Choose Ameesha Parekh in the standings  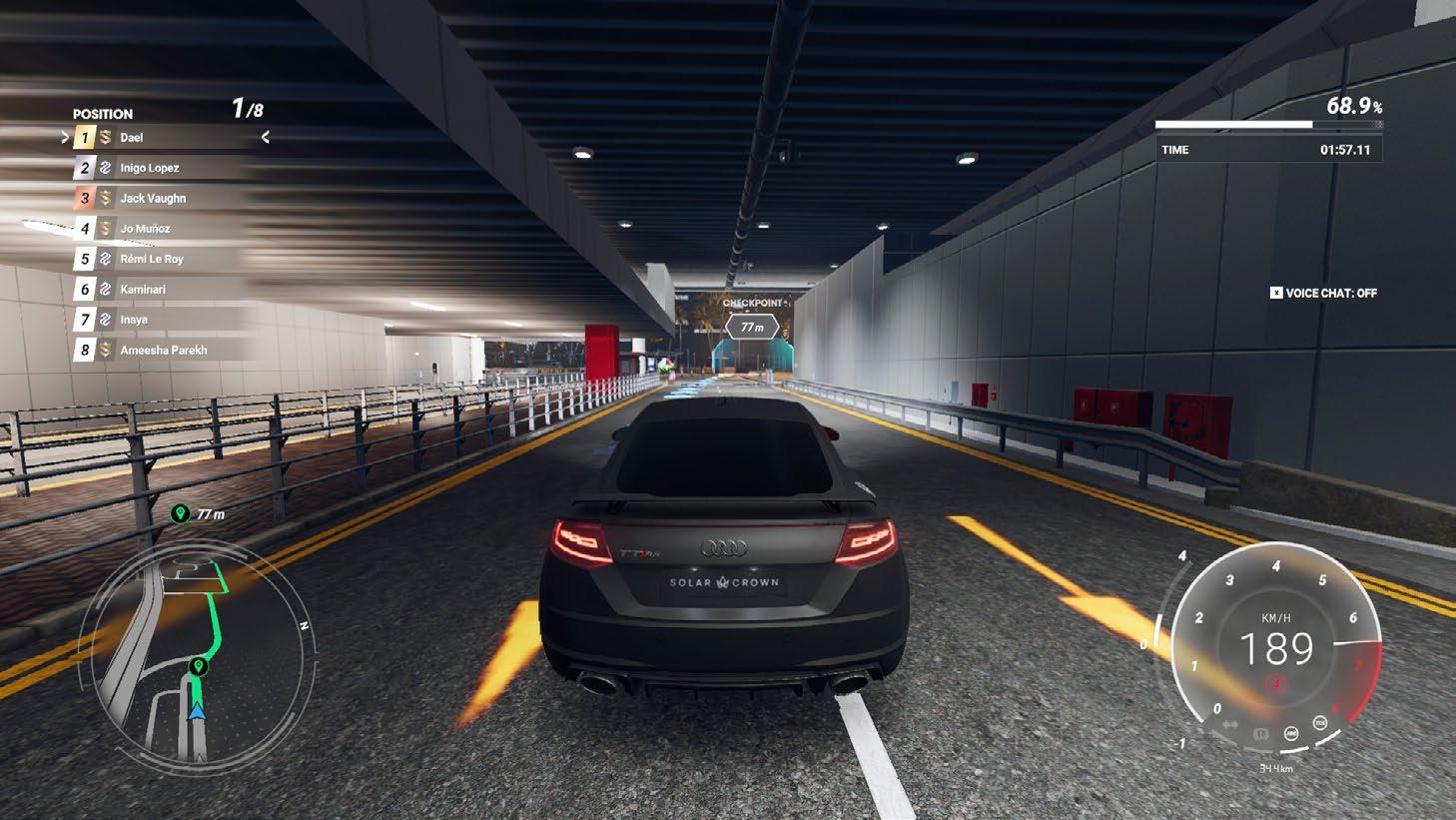(x=164, y=351)
